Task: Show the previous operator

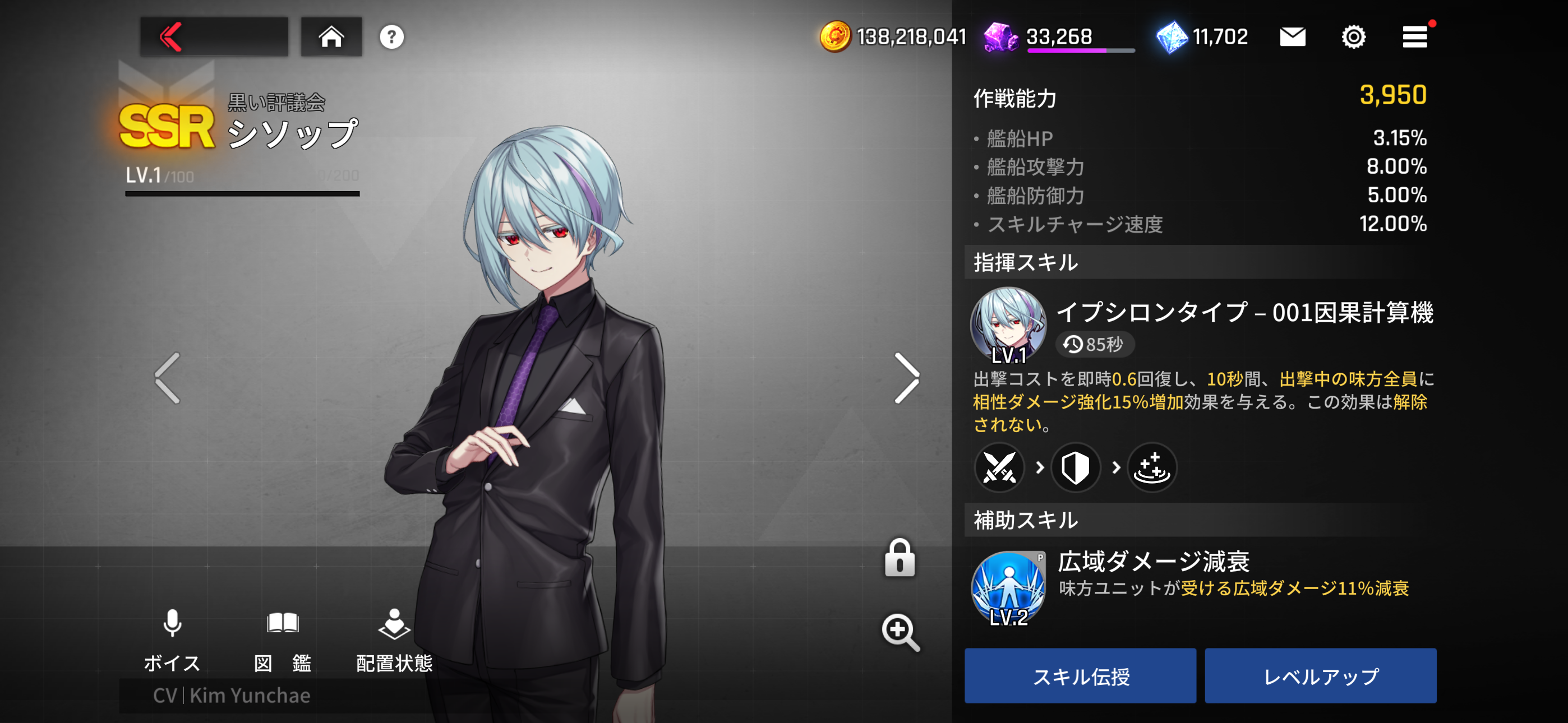Action: point(168,378)
